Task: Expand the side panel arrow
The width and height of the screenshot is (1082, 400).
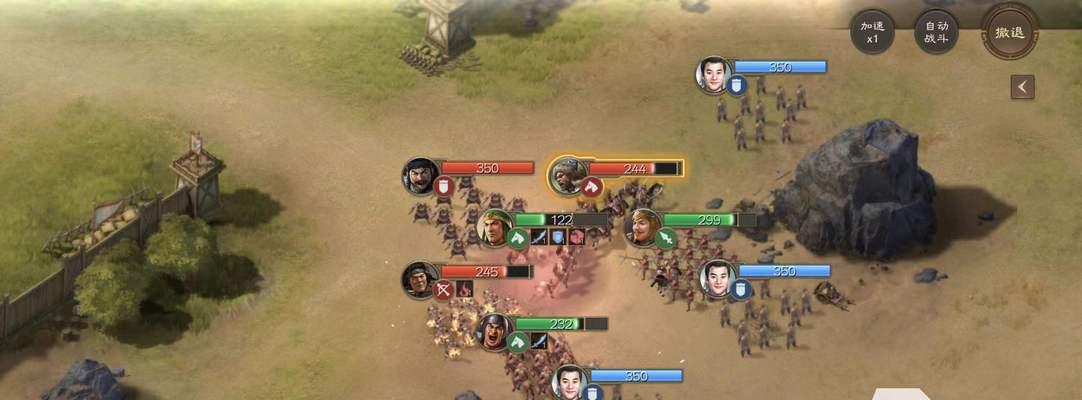Action: (x=1021, y=87)
